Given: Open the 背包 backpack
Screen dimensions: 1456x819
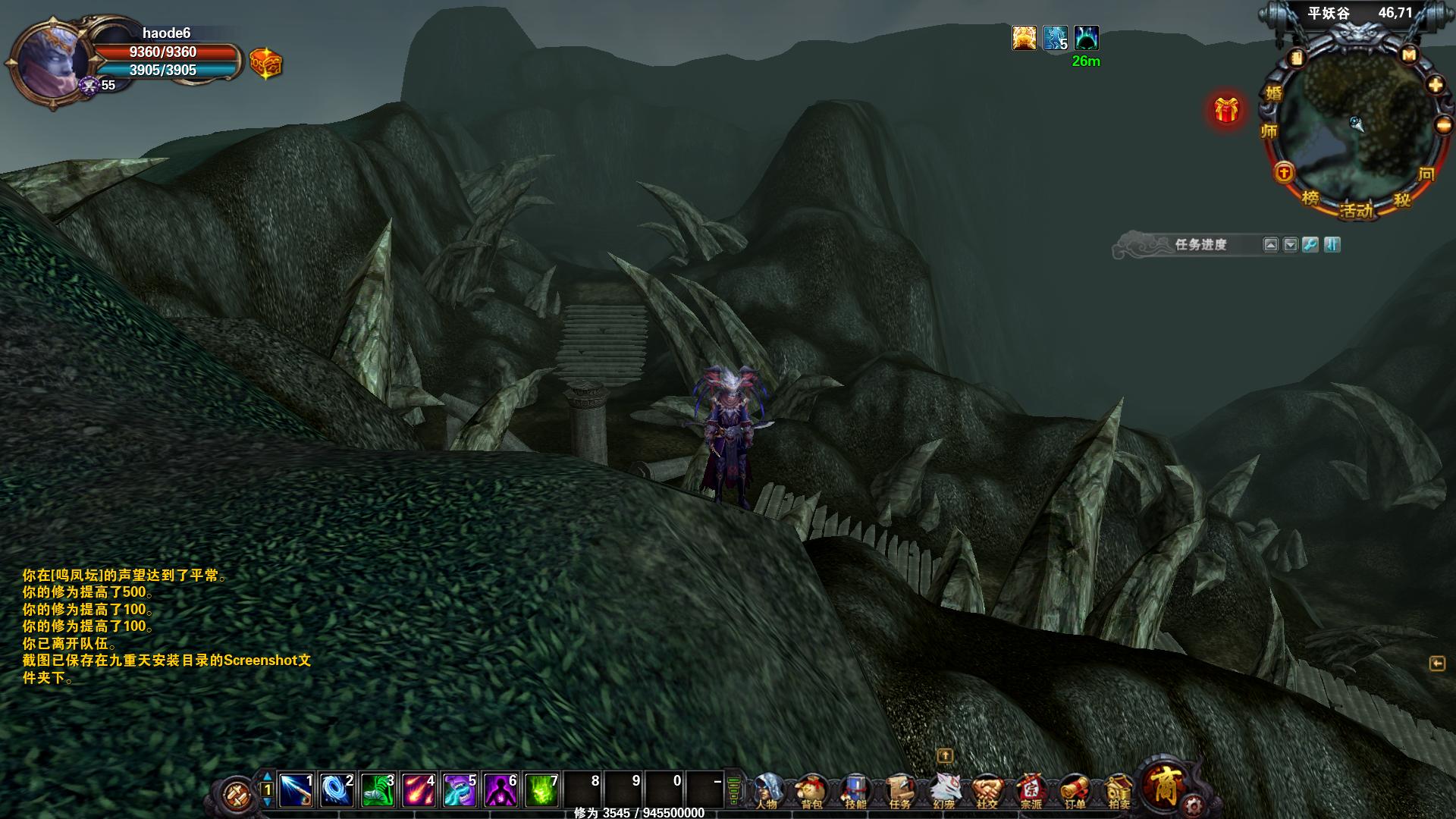Looking at the screenshot, I should [811, 790].
